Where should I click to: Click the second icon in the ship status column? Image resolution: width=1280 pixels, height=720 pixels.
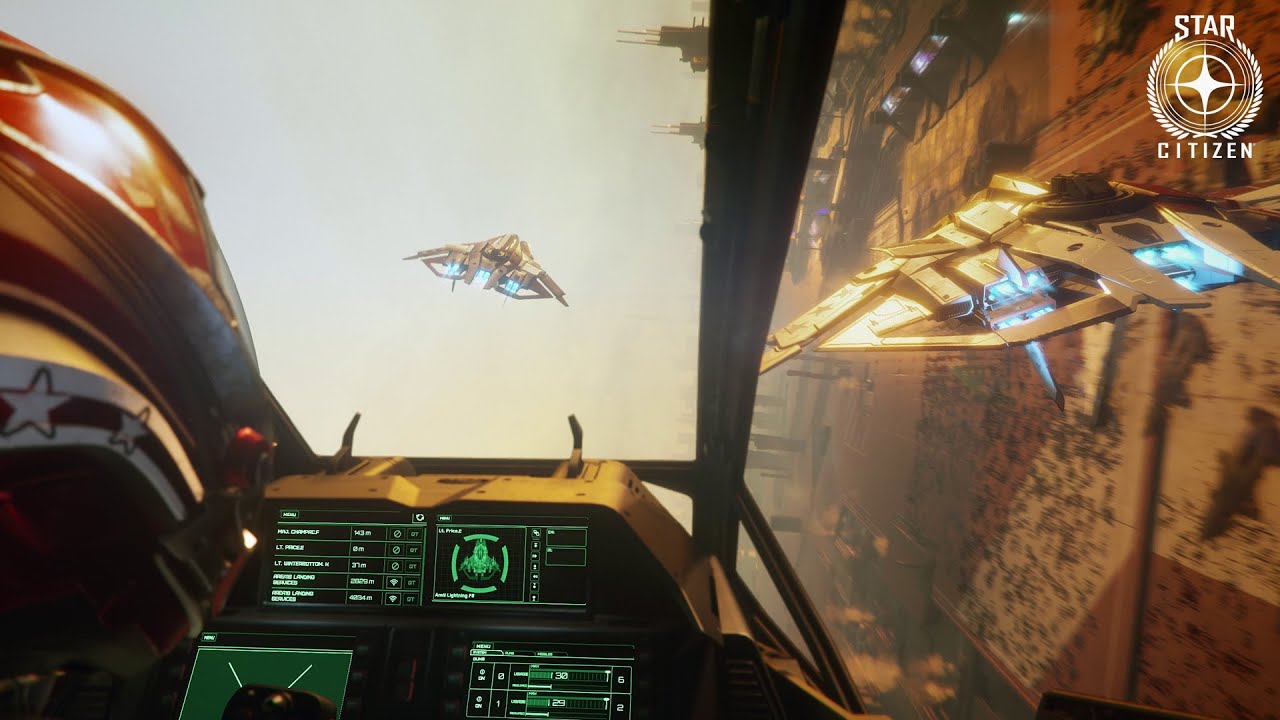coord(534,544)
